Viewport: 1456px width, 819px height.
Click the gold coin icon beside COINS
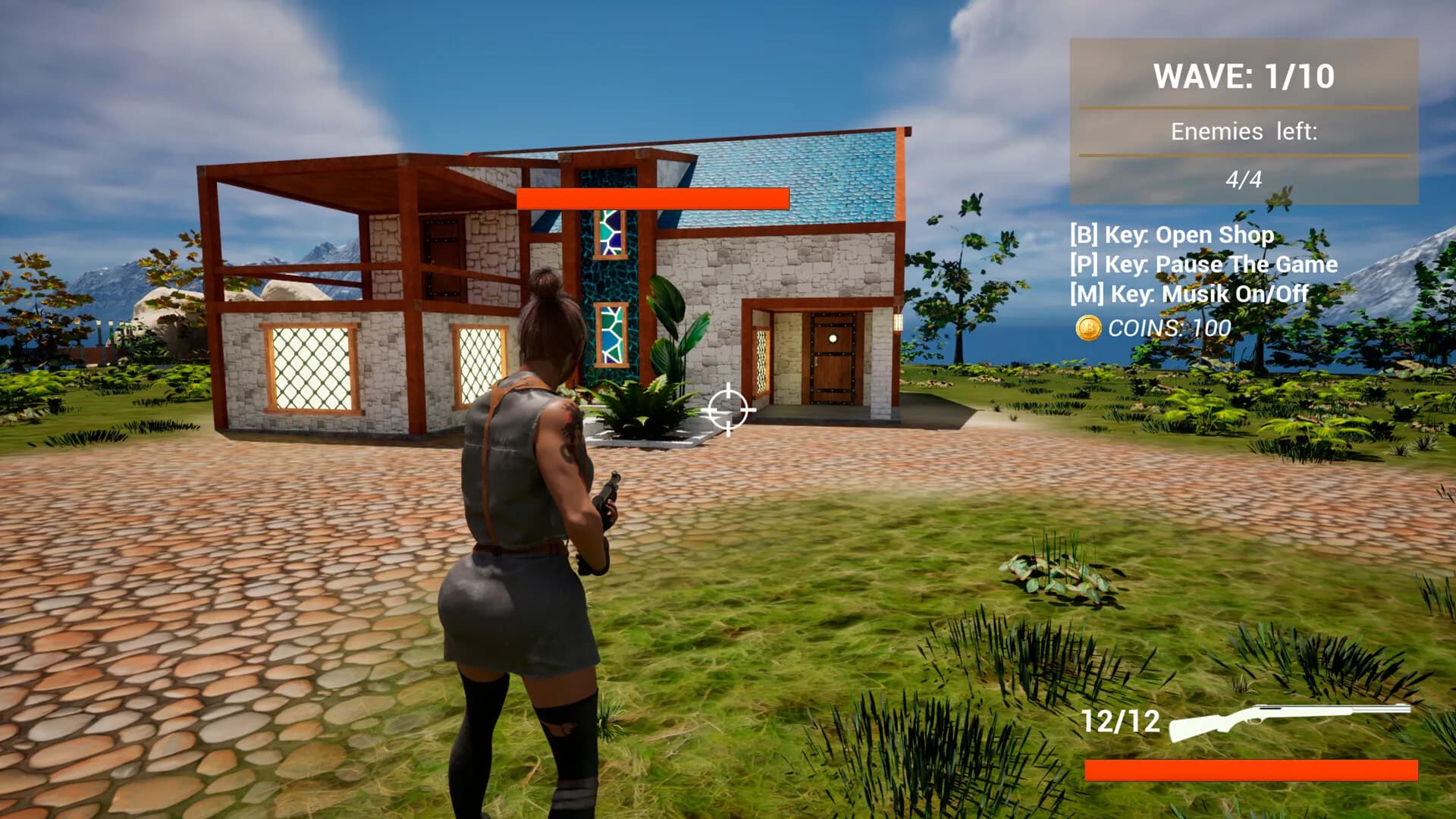point(1087,328)
